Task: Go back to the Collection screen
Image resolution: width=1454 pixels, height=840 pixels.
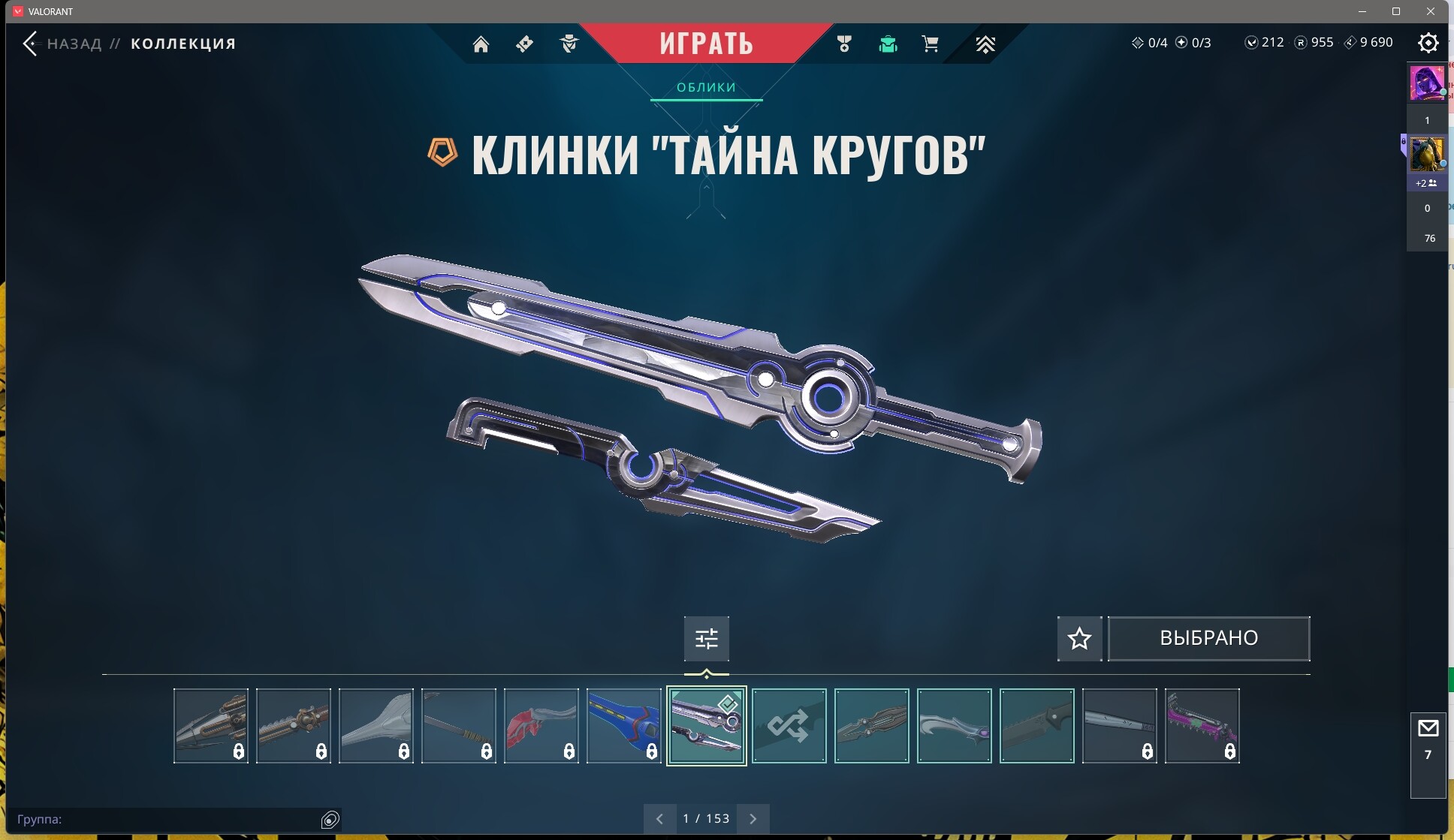Action: pyautogui.click(x=31, y=44)
